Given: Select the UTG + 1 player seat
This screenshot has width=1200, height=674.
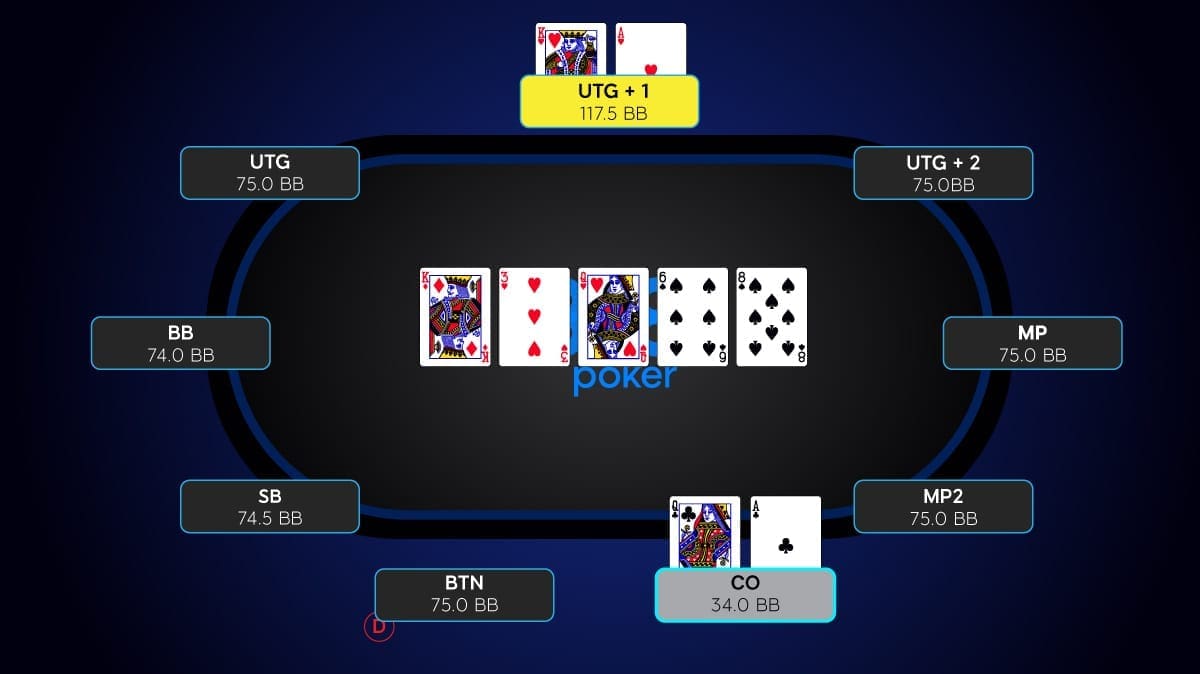Looking at the screenshot, I should (x=609, y=101).
